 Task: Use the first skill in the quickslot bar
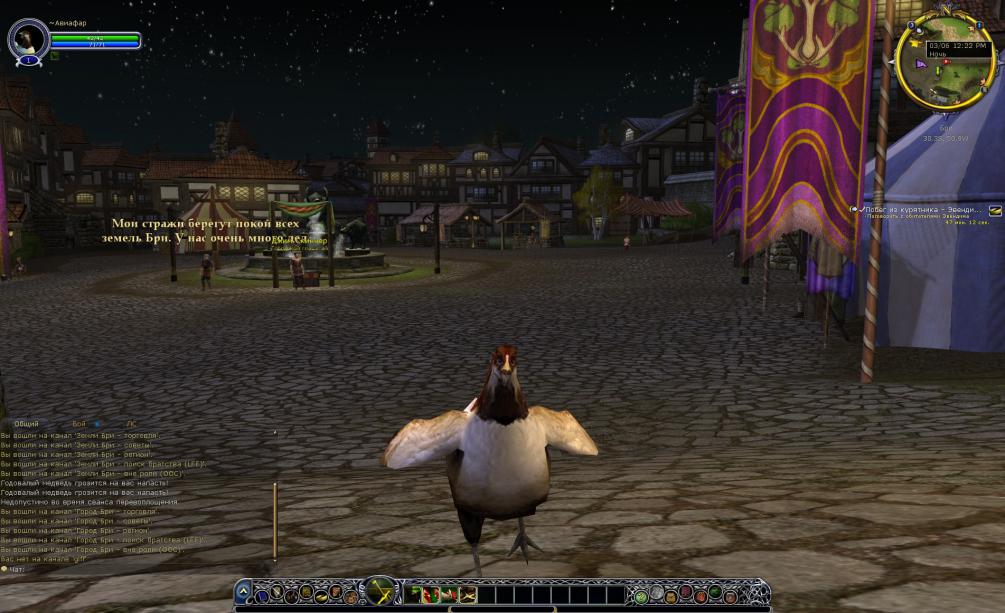(414, 595)
